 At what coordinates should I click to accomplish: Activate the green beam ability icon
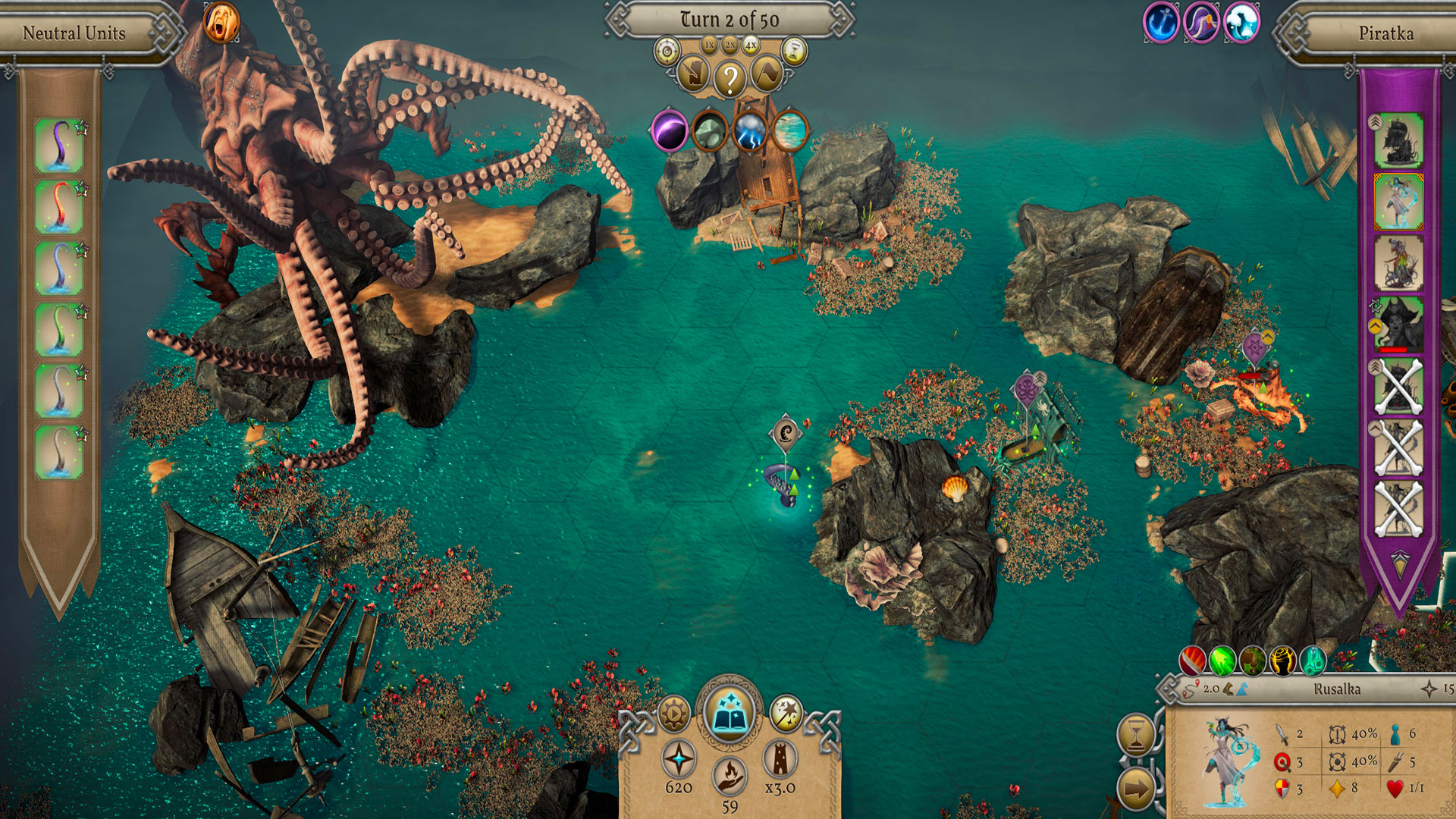coord(1222,661)
